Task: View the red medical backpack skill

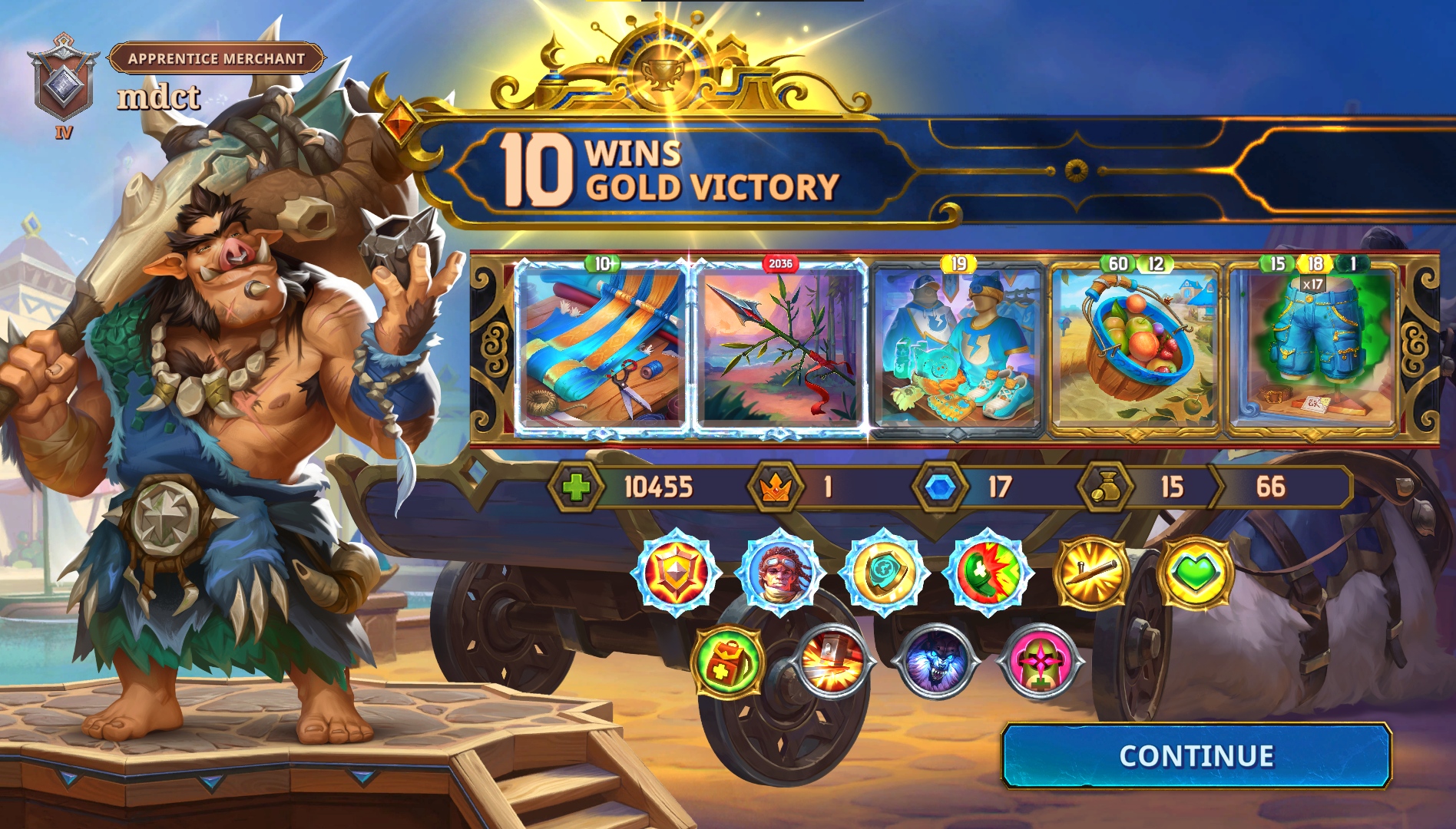Action: [x=727, y=662]
